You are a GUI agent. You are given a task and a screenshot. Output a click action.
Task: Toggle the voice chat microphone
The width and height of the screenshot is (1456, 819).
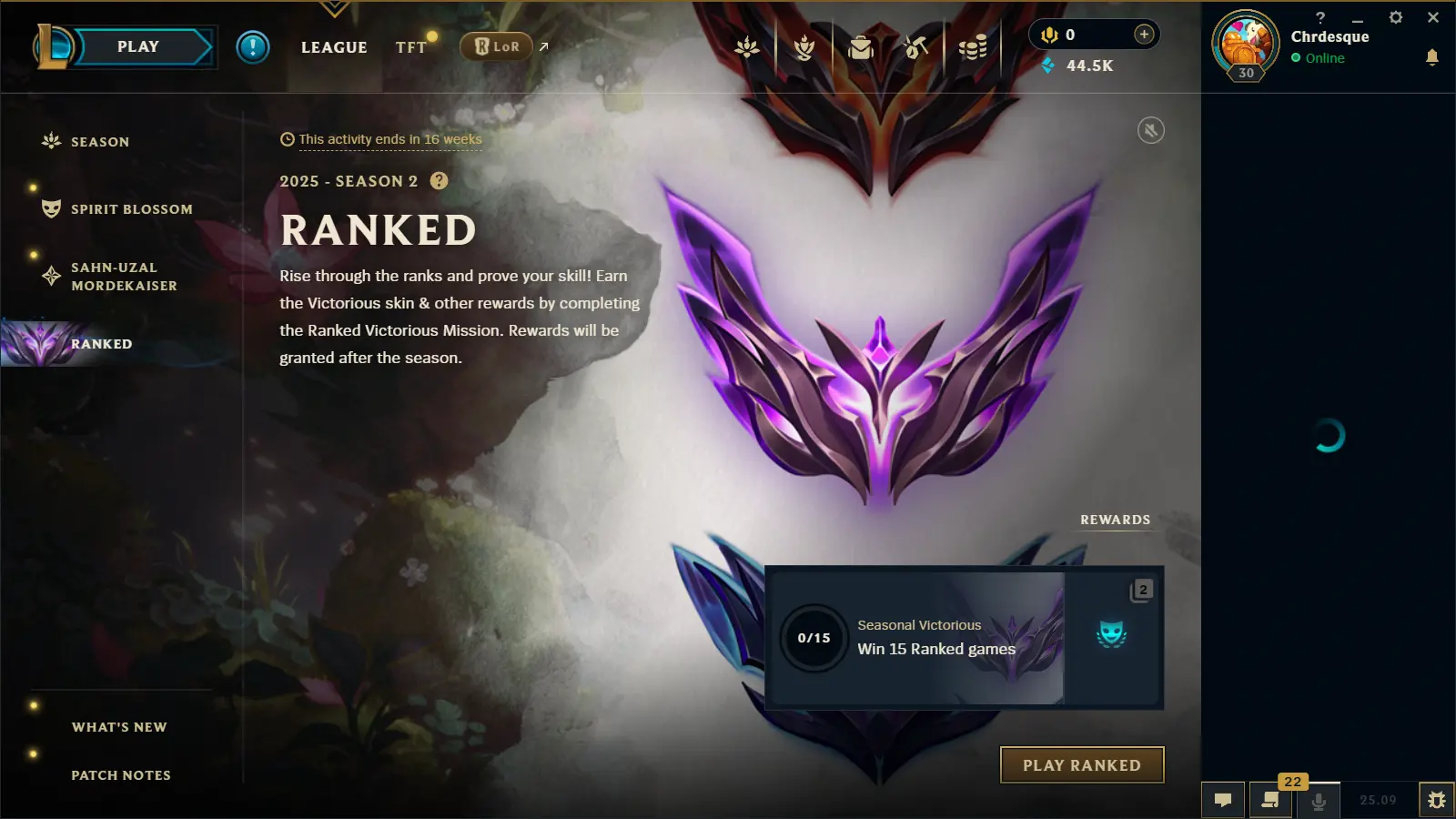pos(1318,801)
